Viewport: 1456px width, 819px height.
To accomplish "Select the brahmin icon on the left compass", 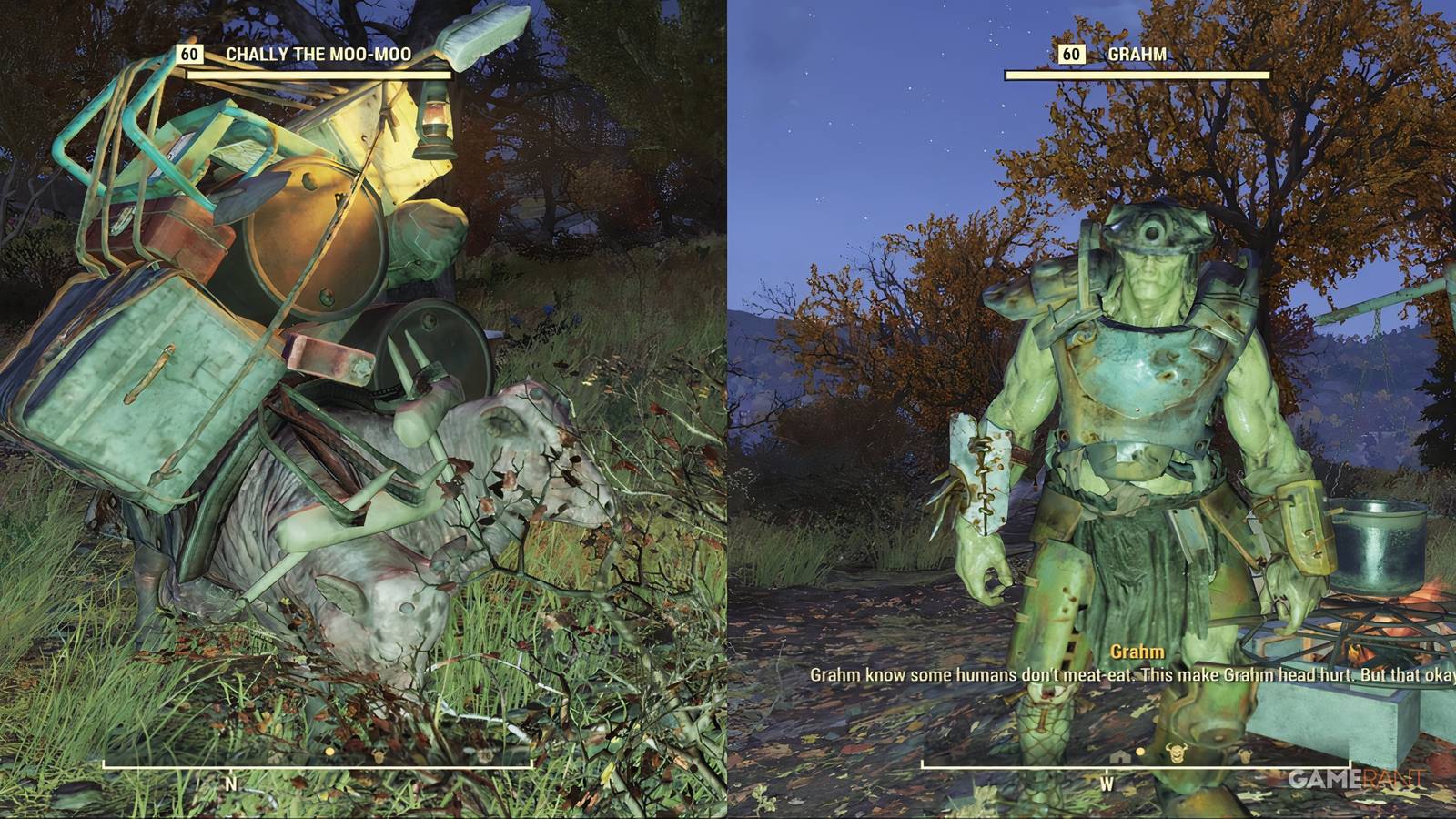I will click(379, 755).
